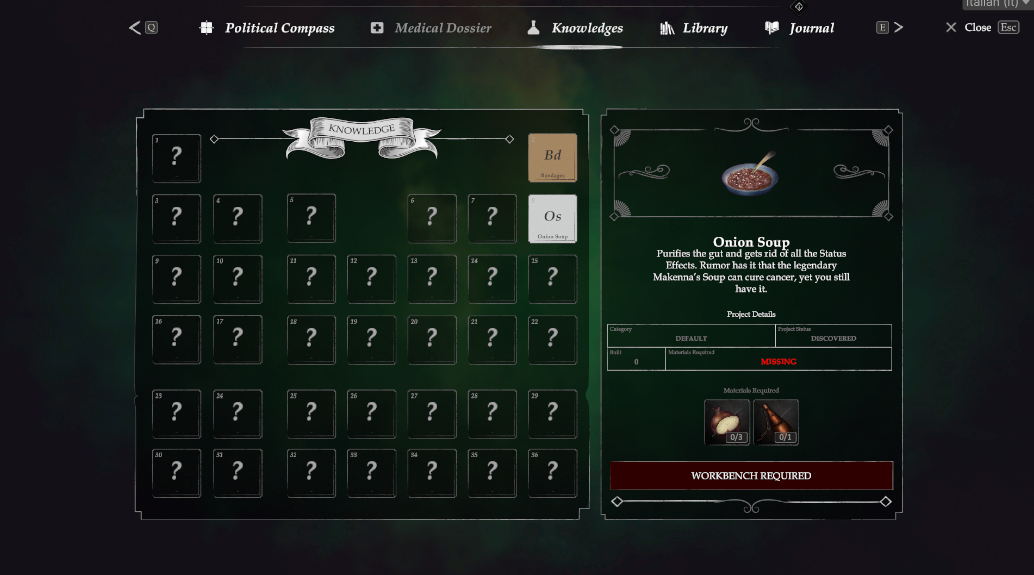This screenshot has width=1034, height=575.
Task: Choose unknown knowledge tile number 17
Action: tap(237, 339)
